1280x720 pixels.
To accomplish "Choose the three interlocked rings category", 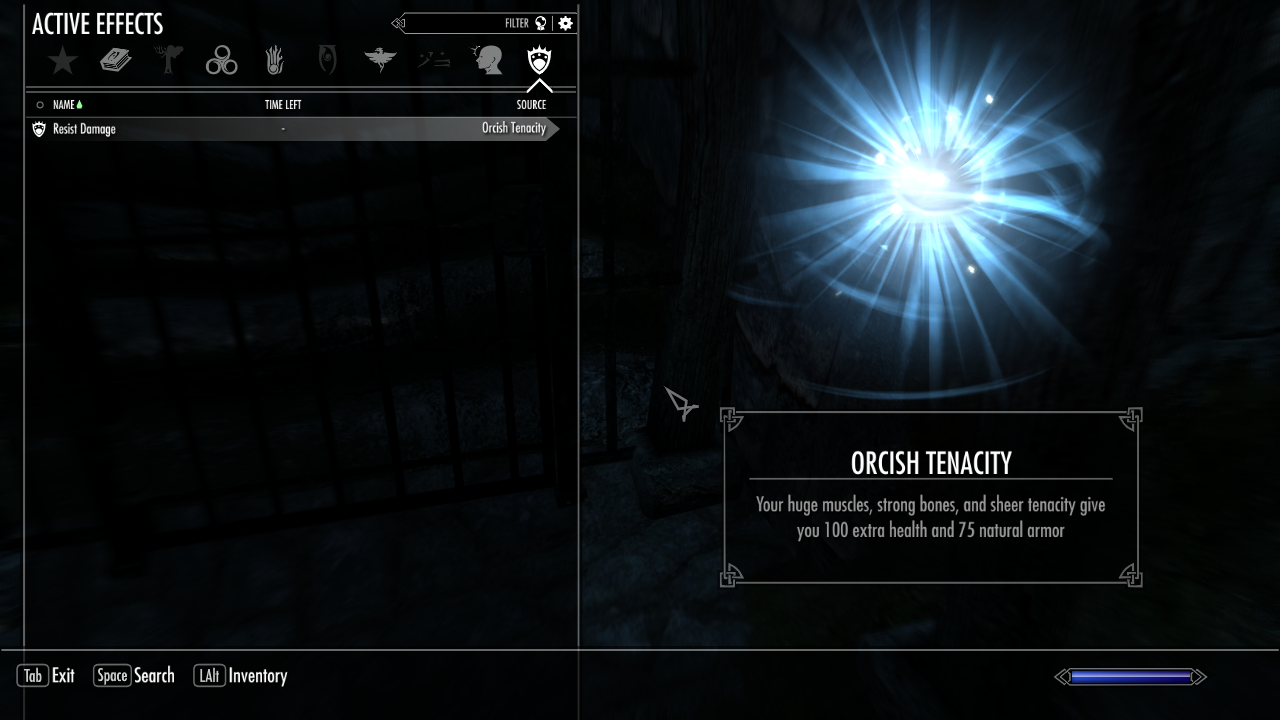I will tap(221, 62).
